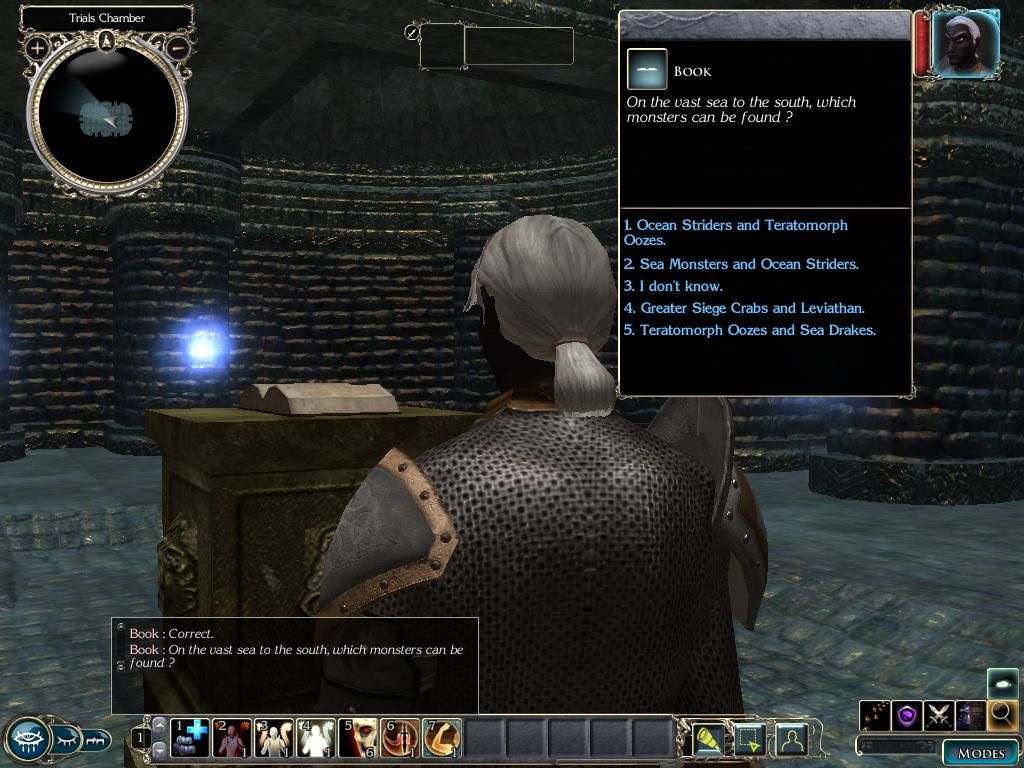Activate hotbar slot 5 red-eyed skull ability

[x=358, y=738]
